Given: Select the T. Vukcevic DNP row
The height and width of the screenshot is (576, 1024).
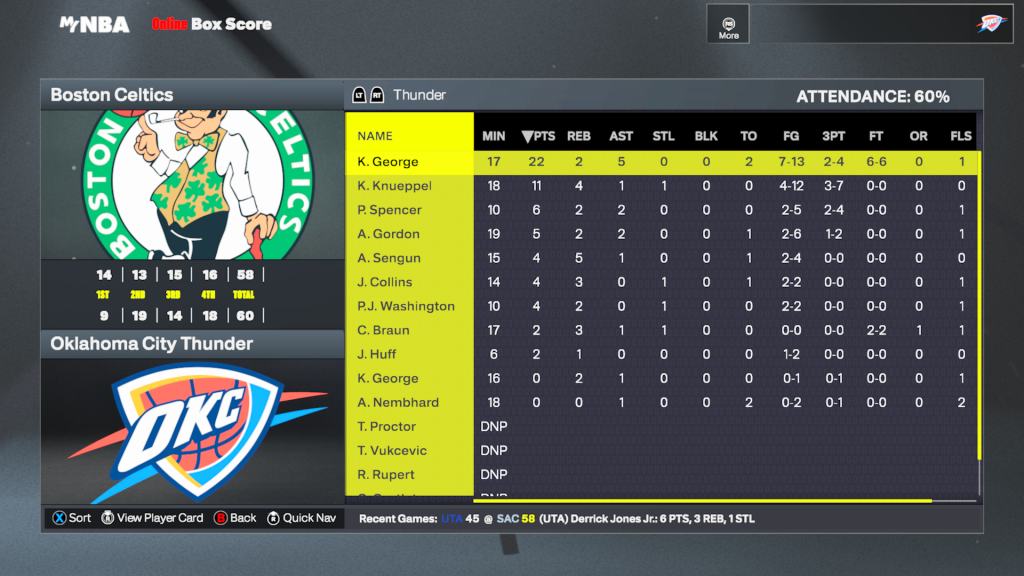Looking at the screenshot, I should [x=391, y=450].
